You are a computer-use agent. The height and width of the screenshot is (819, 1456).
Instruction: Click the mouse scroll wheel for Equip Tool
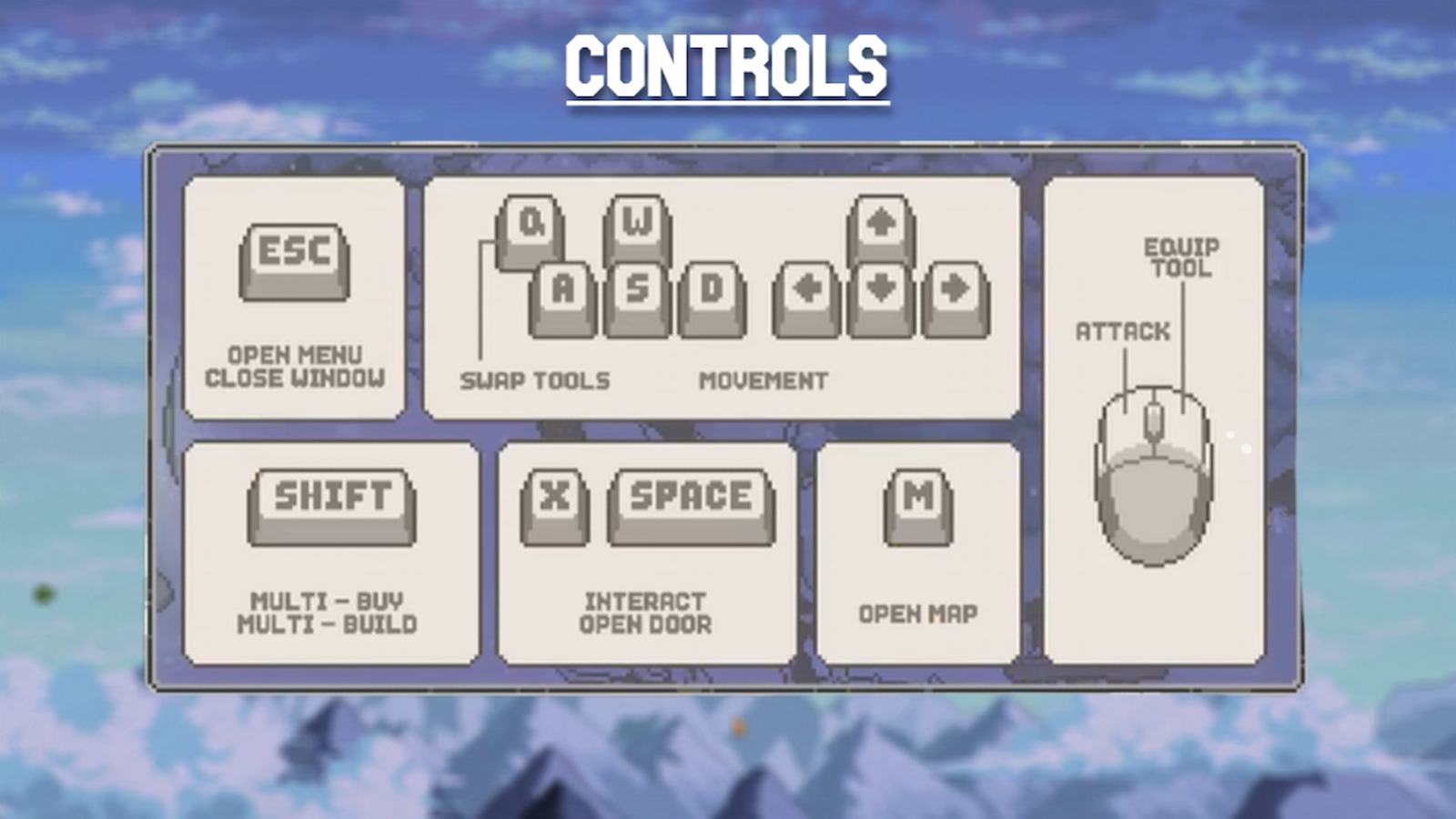coord(1154,420)
